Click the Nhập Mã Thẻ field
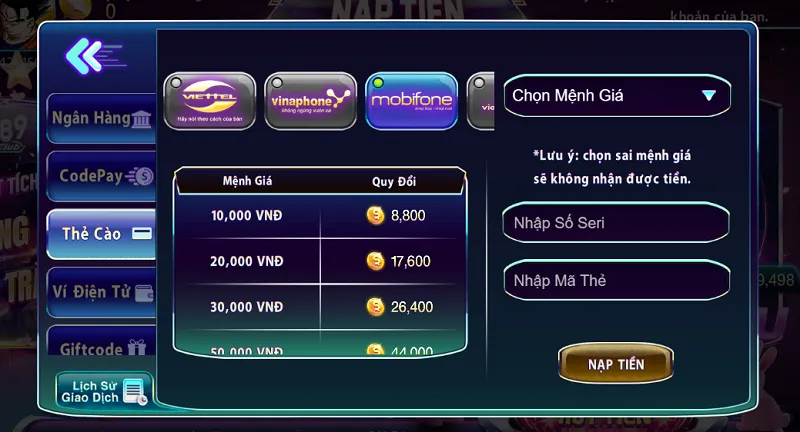Screen dimensions: 800x432 [616, 280]
